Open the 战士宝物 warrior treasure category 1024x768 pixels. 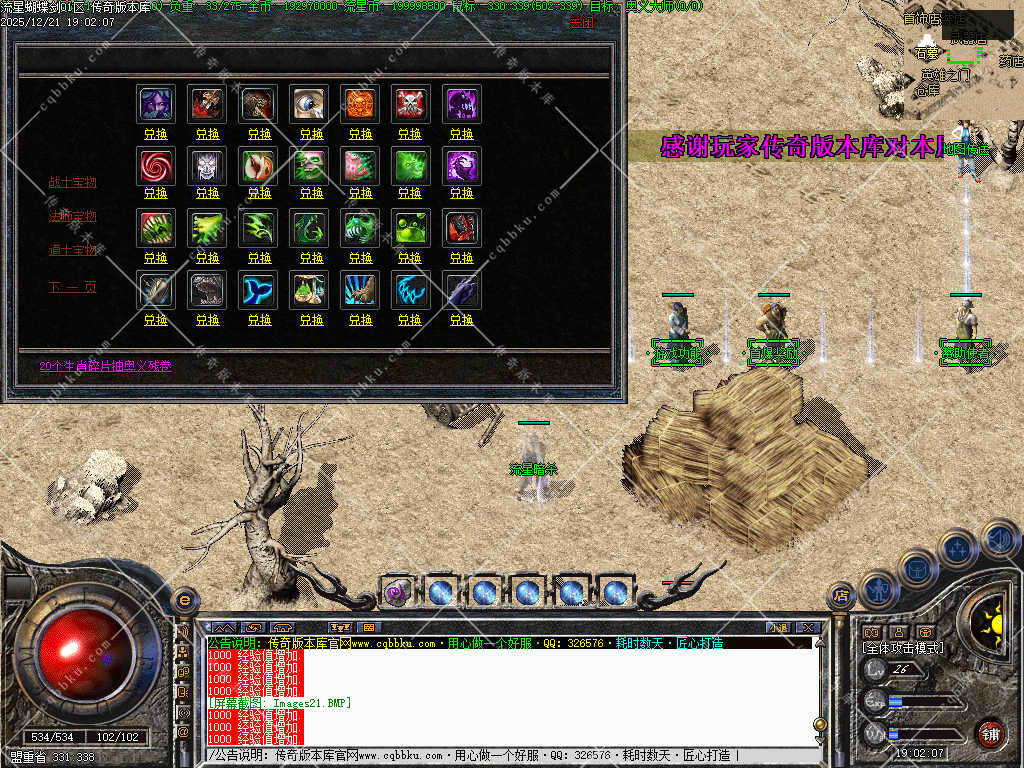click(73, 182)
